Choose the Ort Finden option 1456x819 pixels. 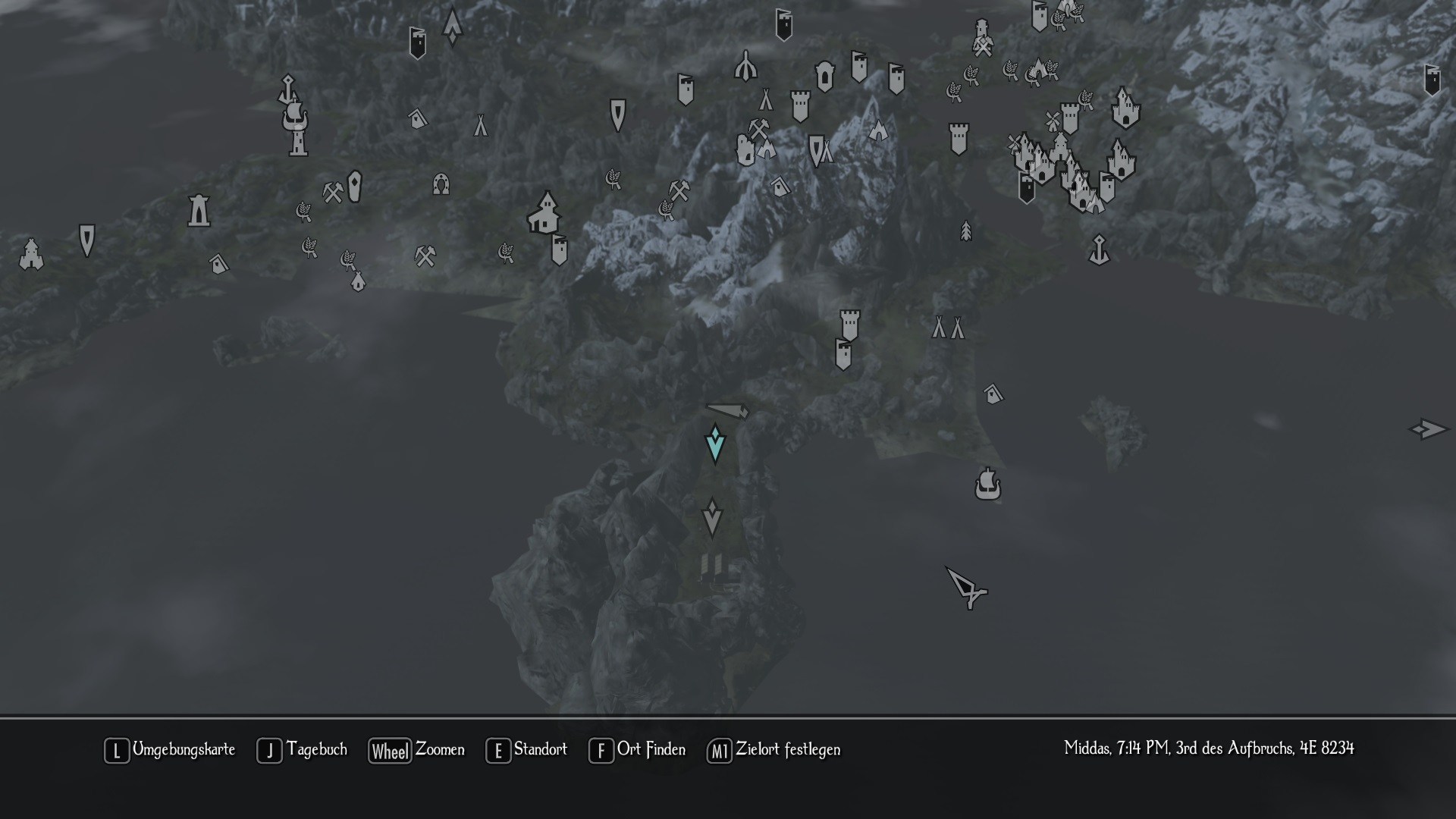pyautogui.click(x=637, y=750)
